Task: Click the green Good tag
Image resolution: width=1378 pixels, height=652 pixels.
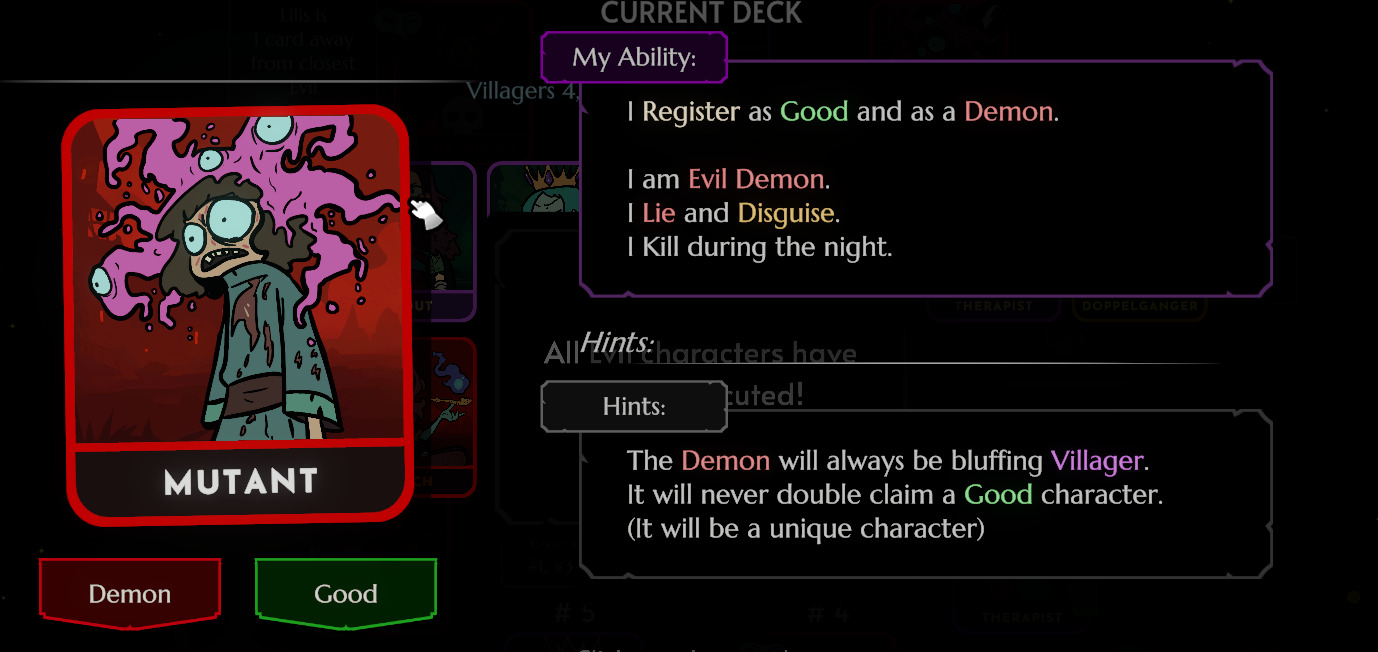Action: (x=346, y=594)
